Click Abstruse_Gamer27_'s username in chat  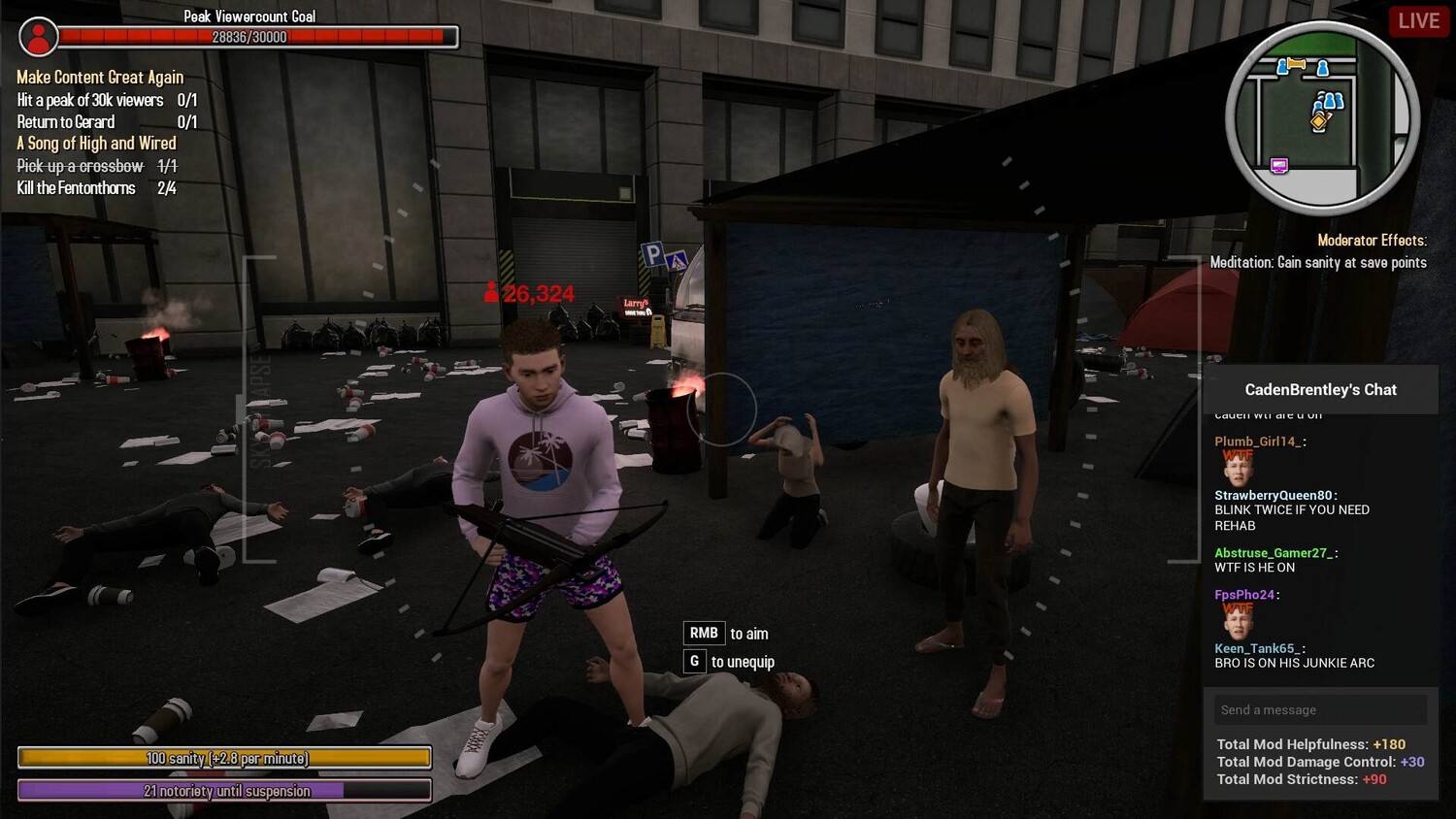pyautogui.click(x=1274, y=553)
